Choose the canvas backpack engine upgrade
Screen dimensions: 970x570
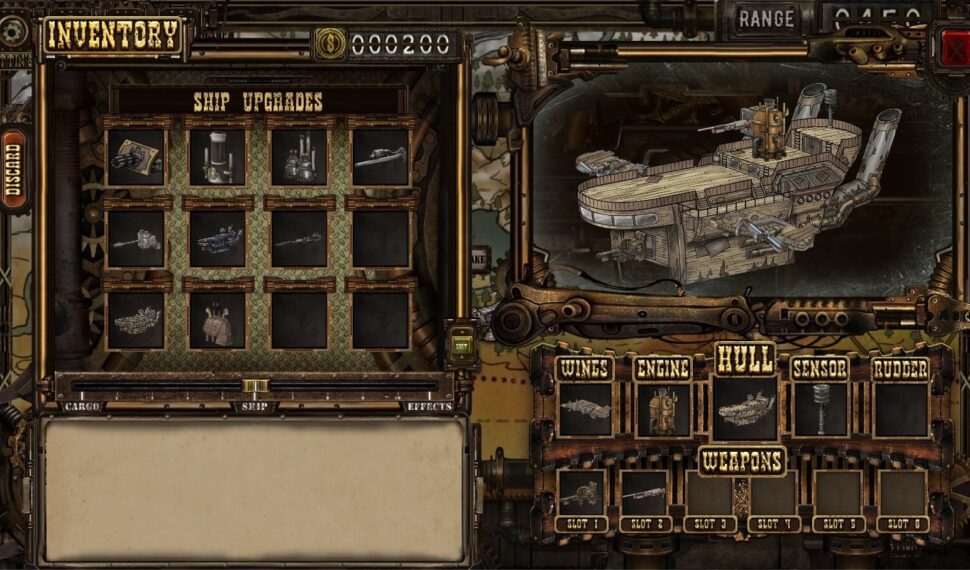coord(217,320)
